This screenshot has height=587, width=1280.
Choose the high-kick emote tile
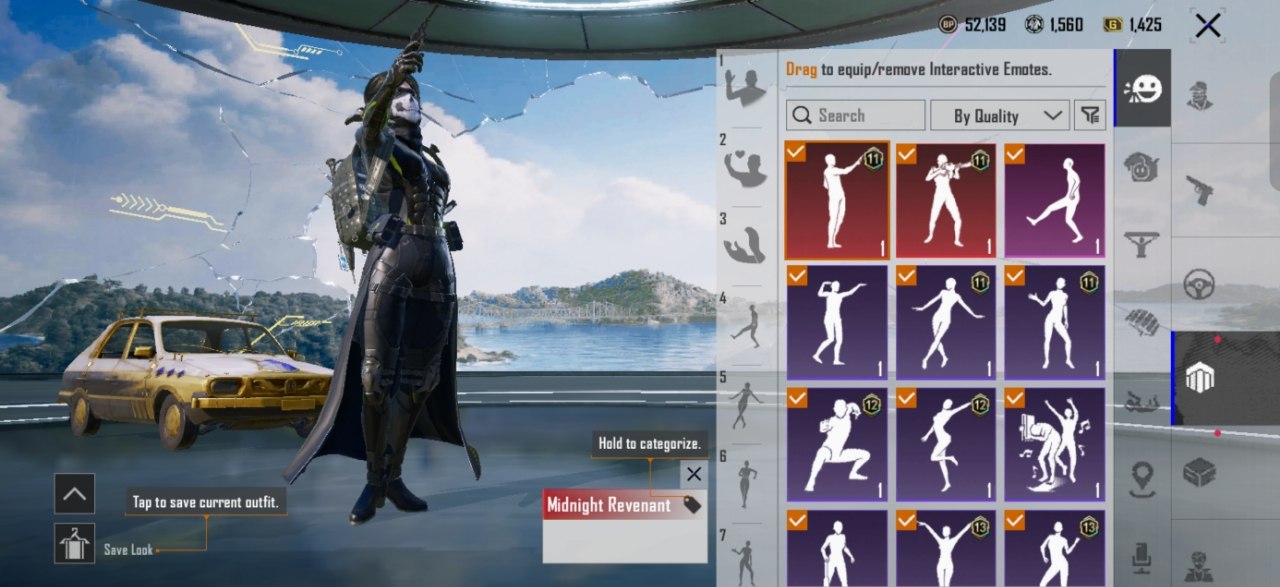pos(1055,201)
